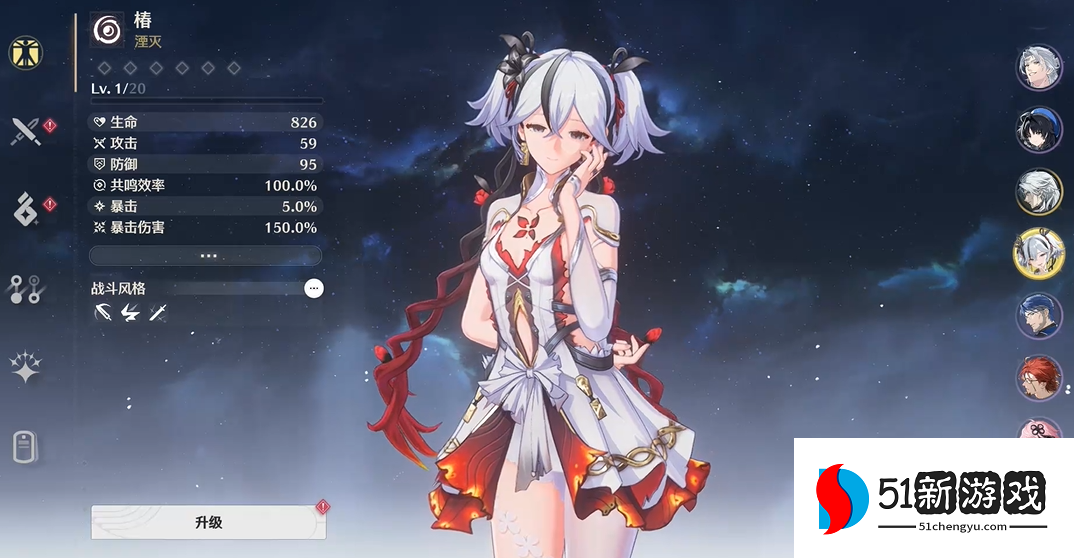The width and height of the screenshot is (1074, 558).
Task: Select Camellya's highlighted yellow portrait
Action: pos(1038,254)
